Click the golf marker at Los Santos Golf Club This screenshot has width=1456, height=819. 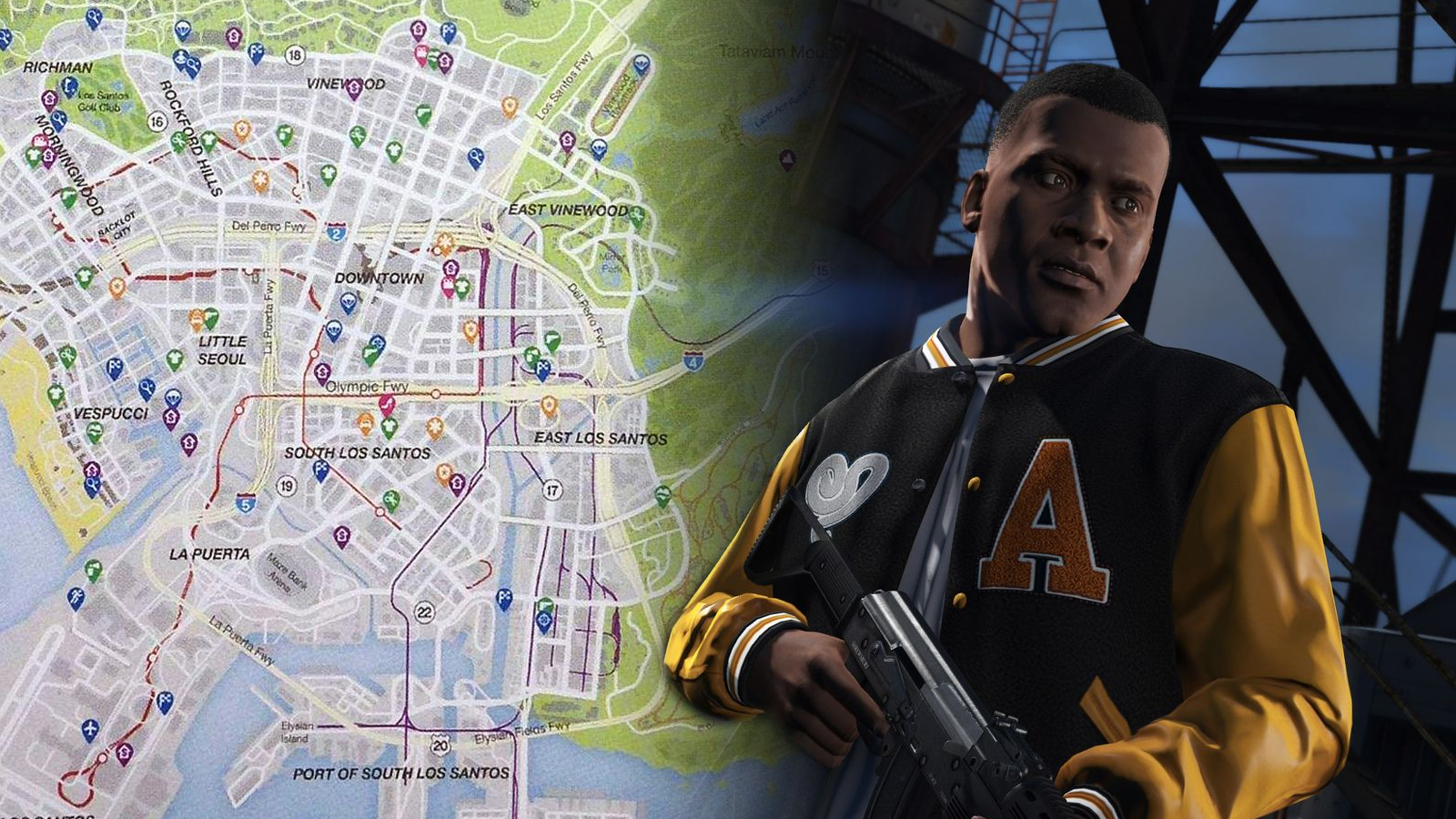coord(67,86)
